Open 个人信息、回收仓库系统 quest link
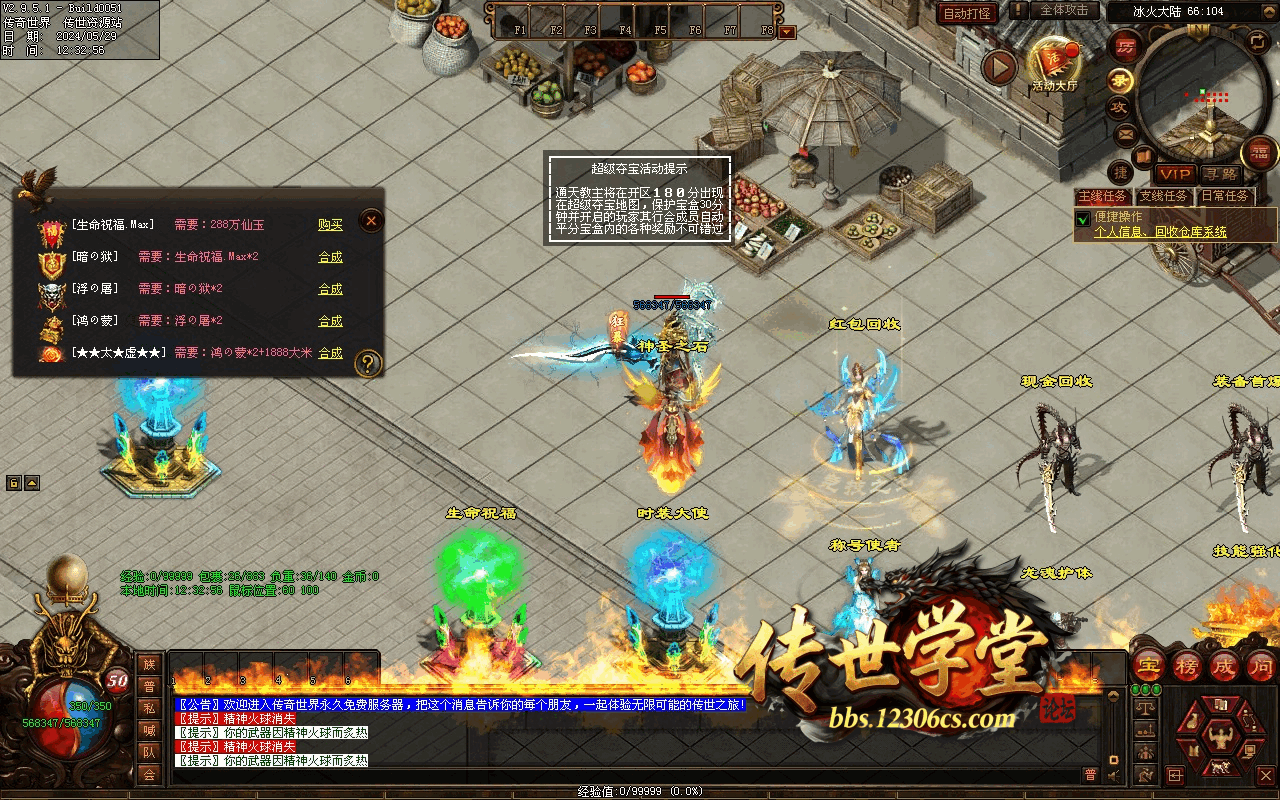1280x800 pixels. point(1160,232)
